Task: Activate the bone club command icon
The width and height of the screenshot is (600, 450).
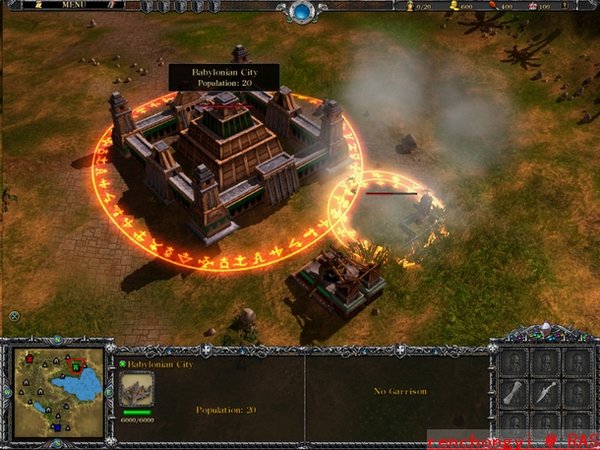Action: (x=512, y=393)
